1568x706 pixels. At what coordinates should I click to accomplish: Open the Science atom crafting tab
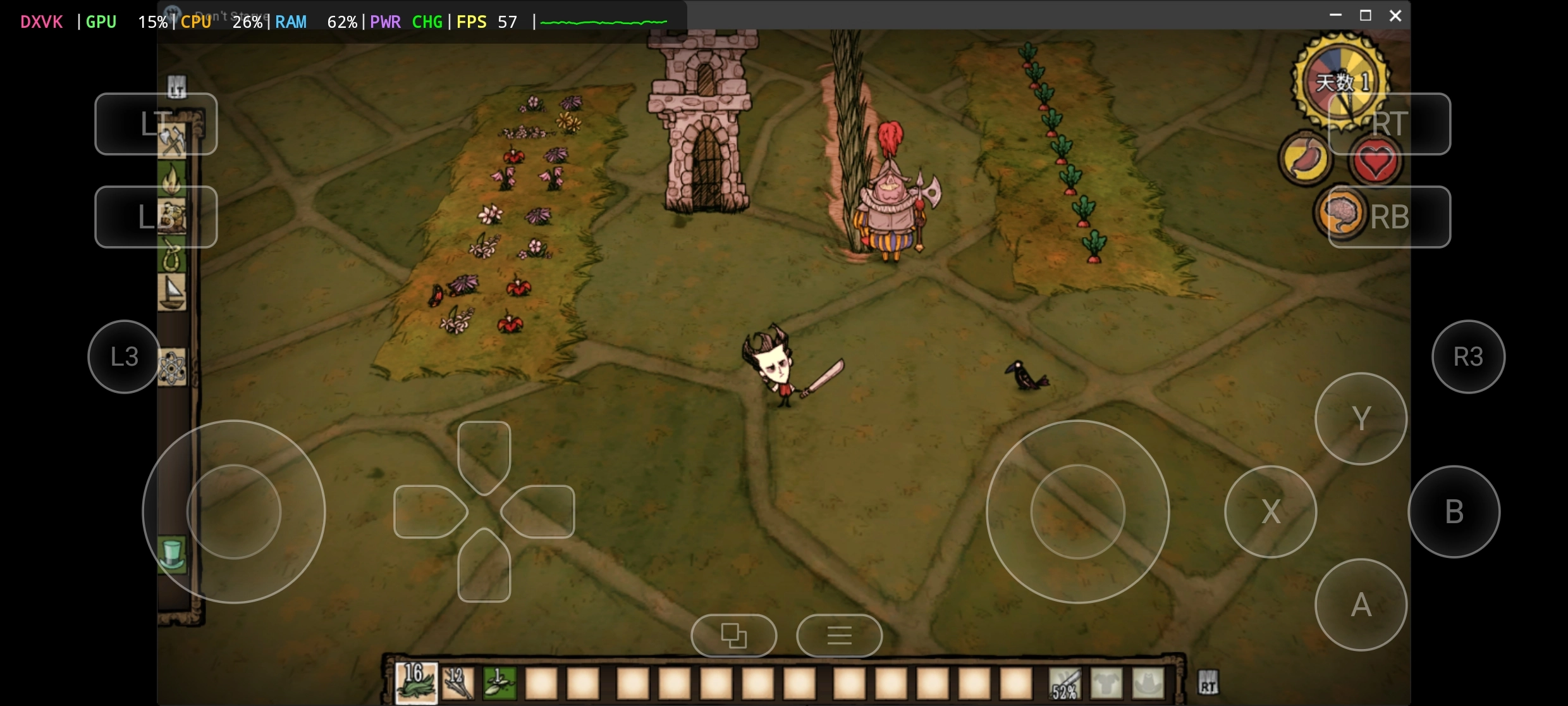[x=172, y=368]
